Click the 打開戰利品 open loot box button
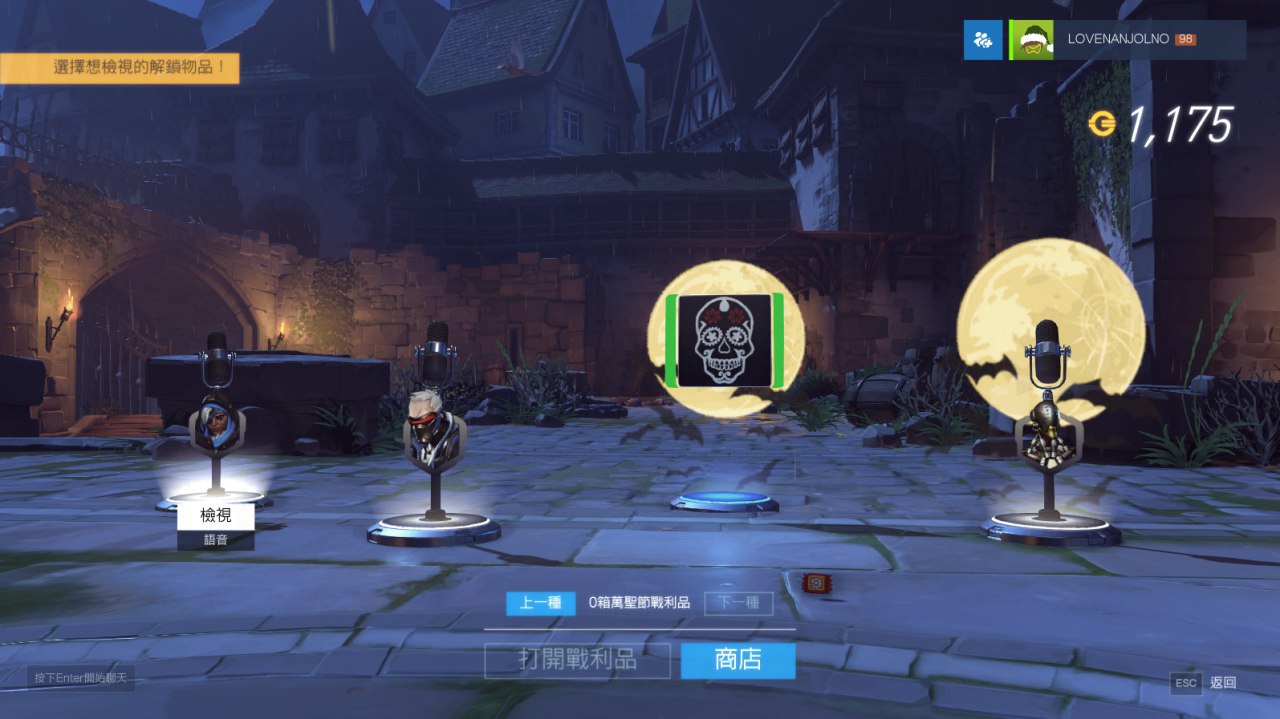This screenshot has height=719, width=1280. tap(577, 660)
